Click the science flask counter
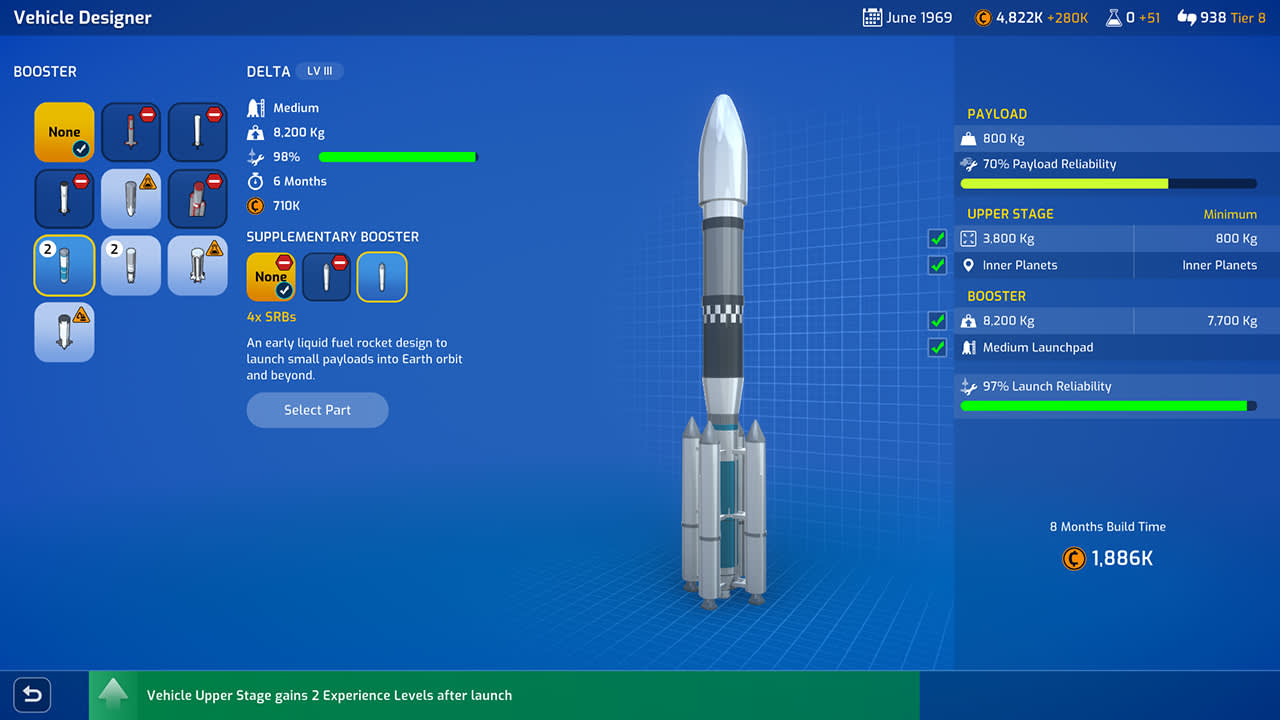1280x720 pixels. 1132,17
